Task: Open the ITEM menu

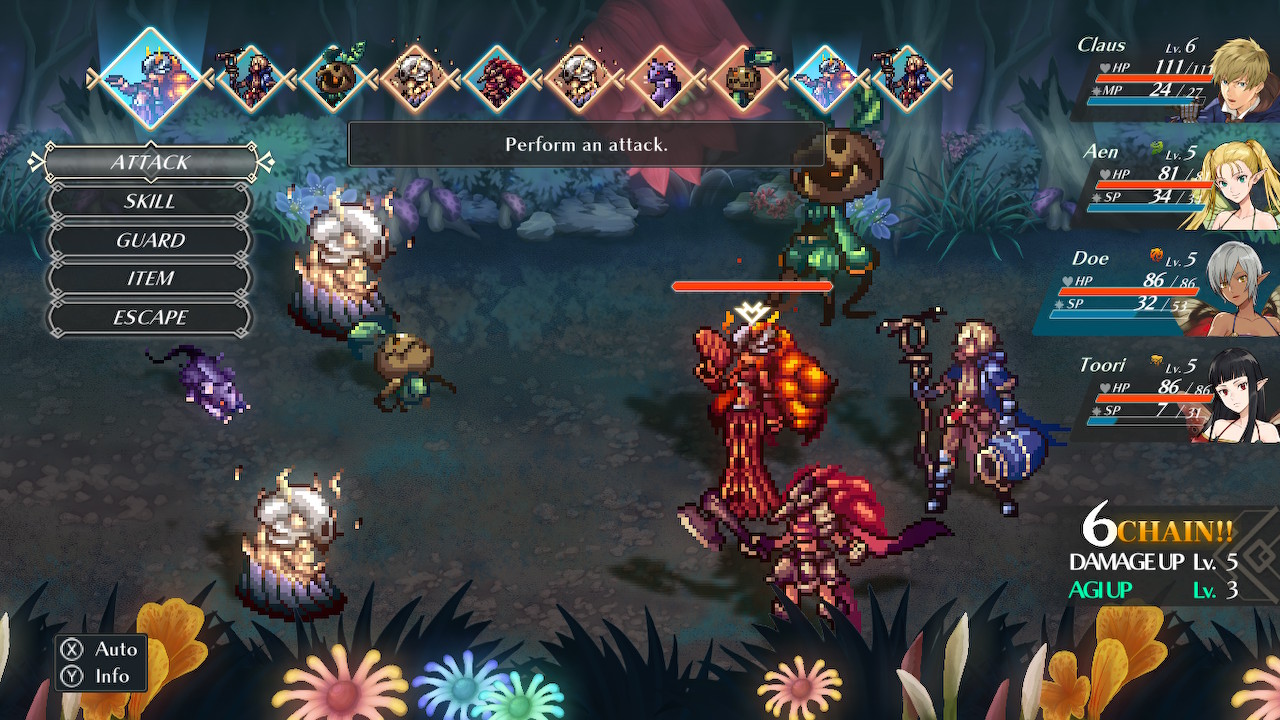Action: 150,279
